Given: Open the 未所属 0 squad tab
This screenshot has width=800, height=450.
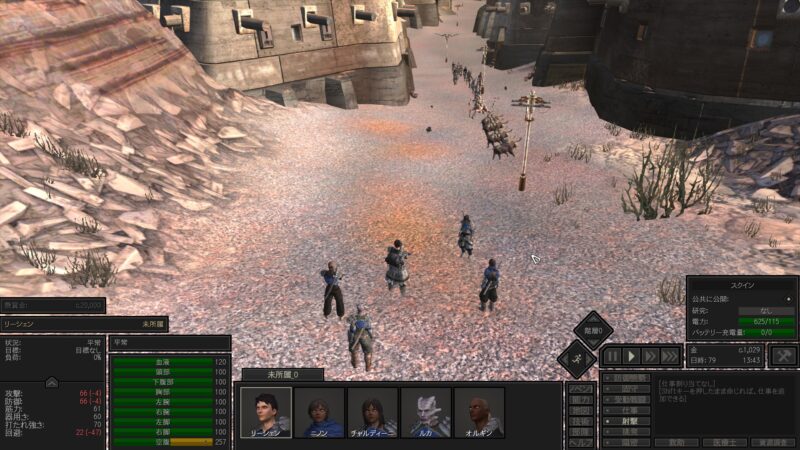Looking at the screenshot, I should (x=282, y=375).
